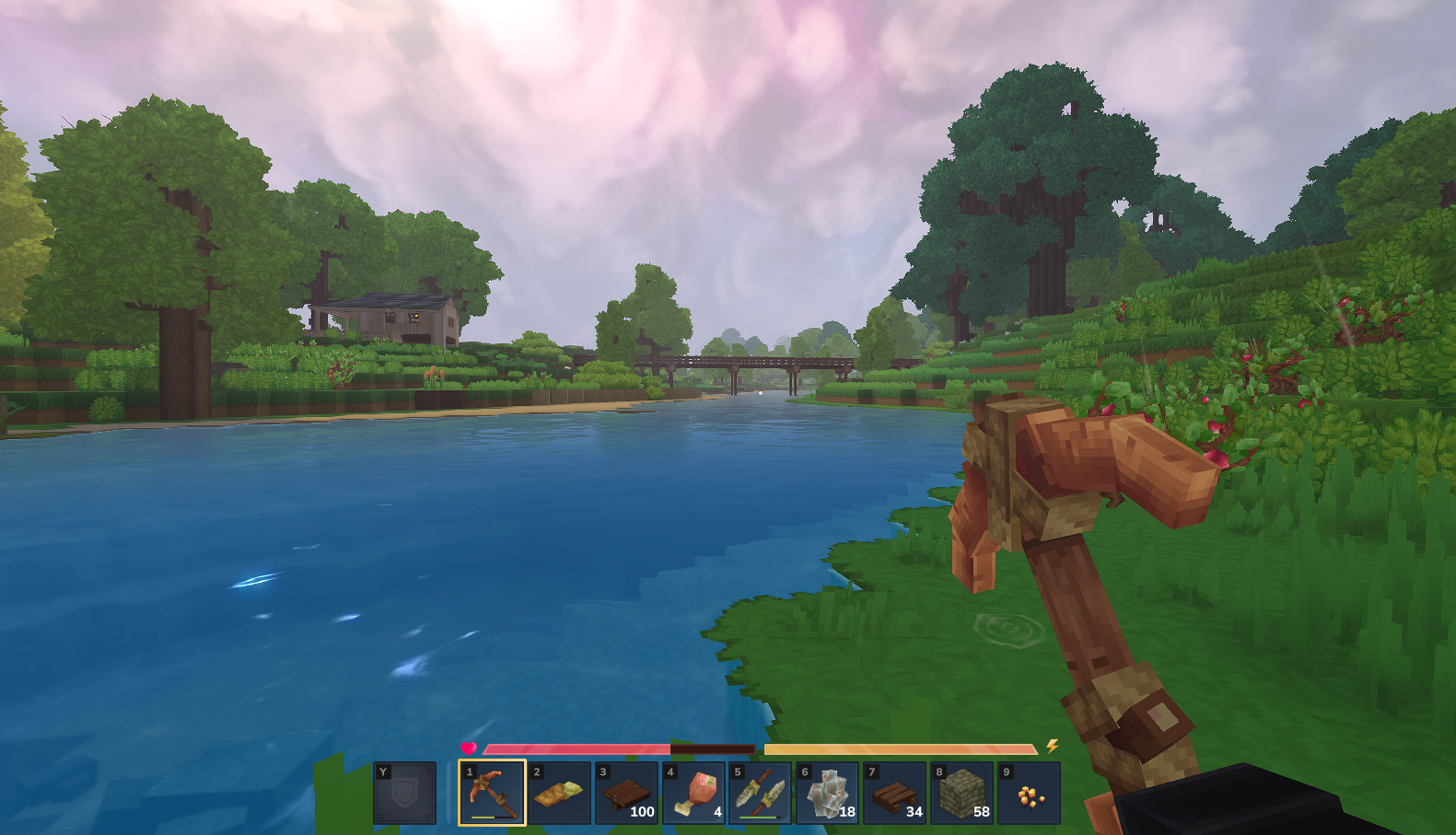Select the mossy stone brick block stack

point(962,793)
